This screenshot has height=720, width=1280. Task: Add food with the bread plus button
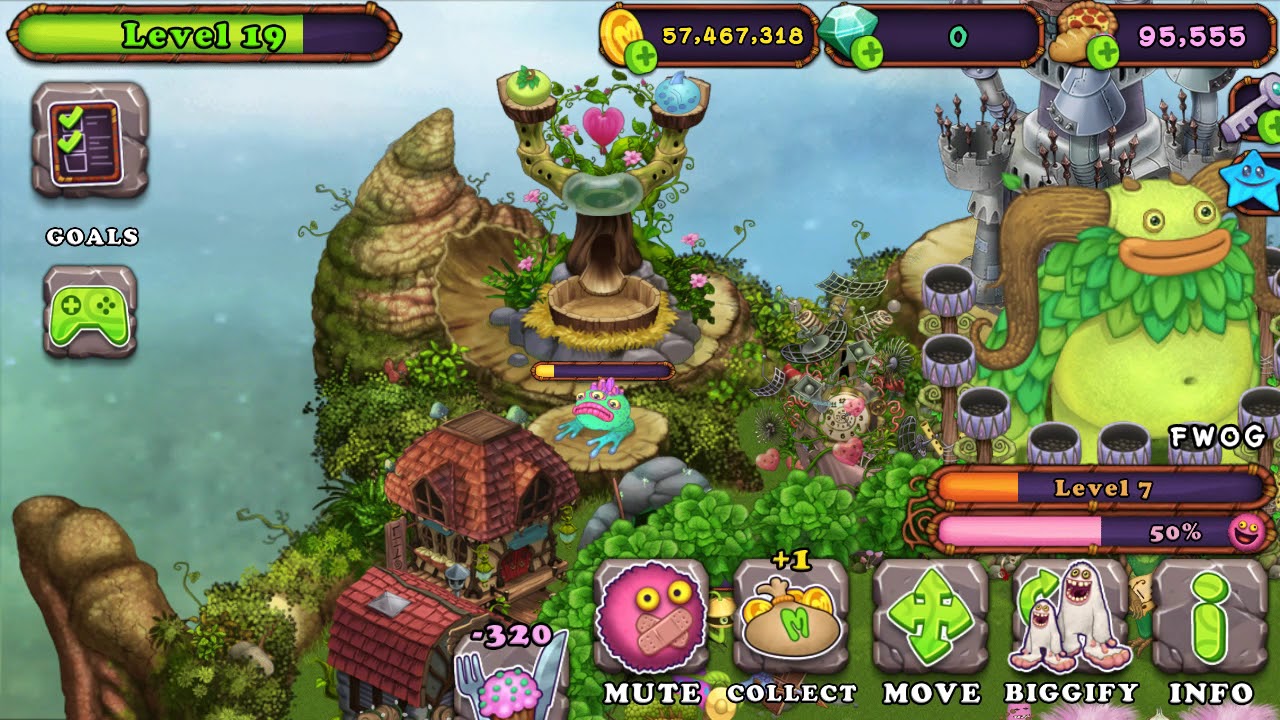pos(1102,51)
